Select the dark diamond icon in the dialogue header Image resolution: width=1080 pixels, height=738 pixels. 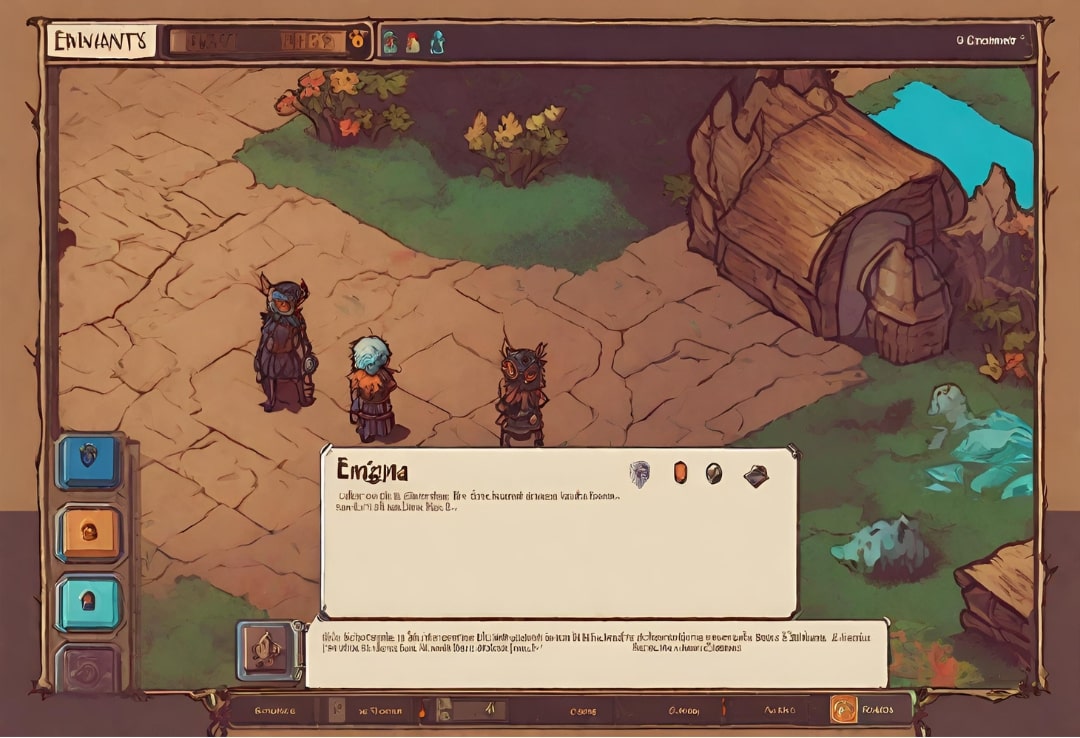tap(757, 475)
